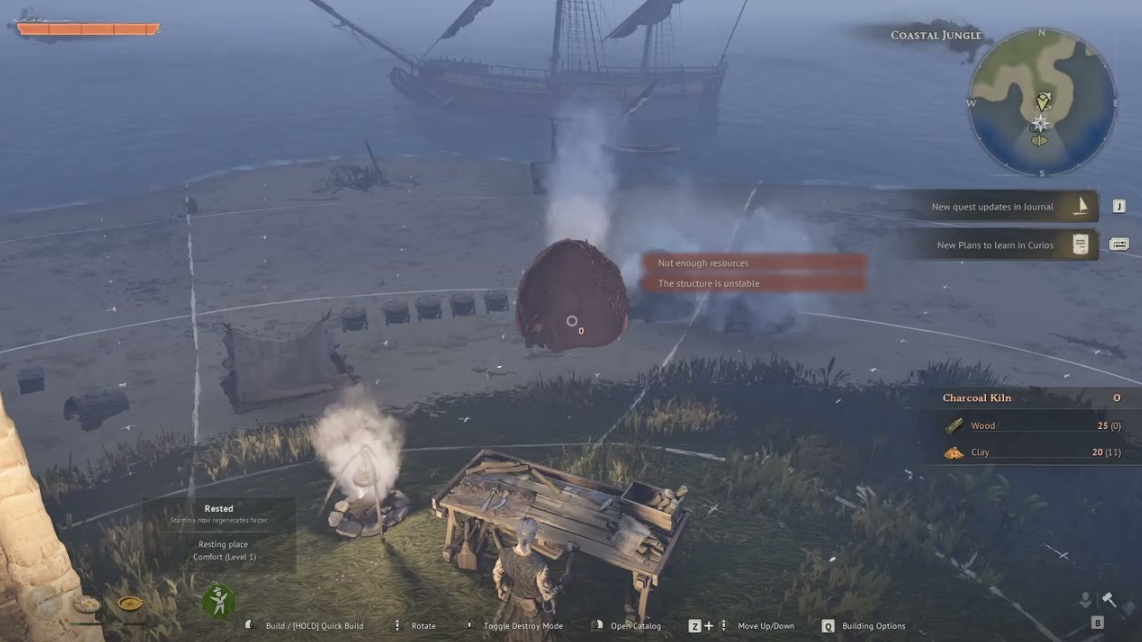Click the second food bowl slot
Screen dimensions: 1142x642
(130, 604)
